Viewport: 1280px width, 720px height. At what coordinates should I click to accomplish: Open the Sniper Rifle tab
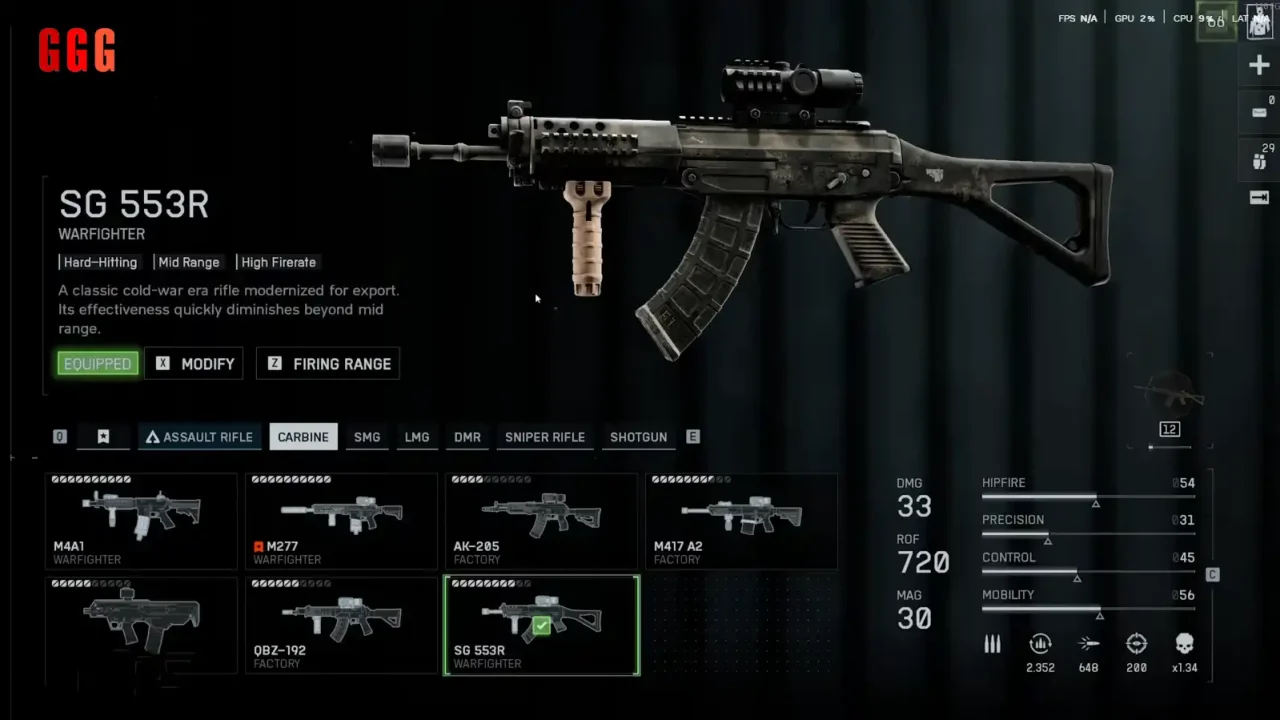(x=545, y=437)
